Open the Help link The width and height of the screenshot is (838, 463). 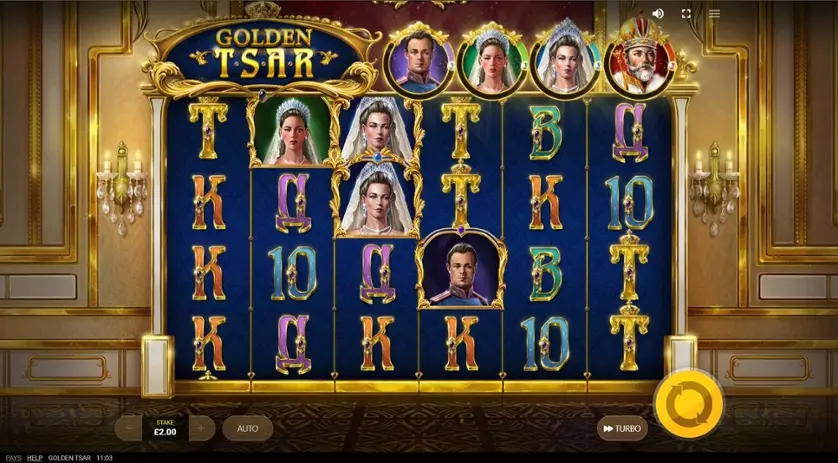35,457
